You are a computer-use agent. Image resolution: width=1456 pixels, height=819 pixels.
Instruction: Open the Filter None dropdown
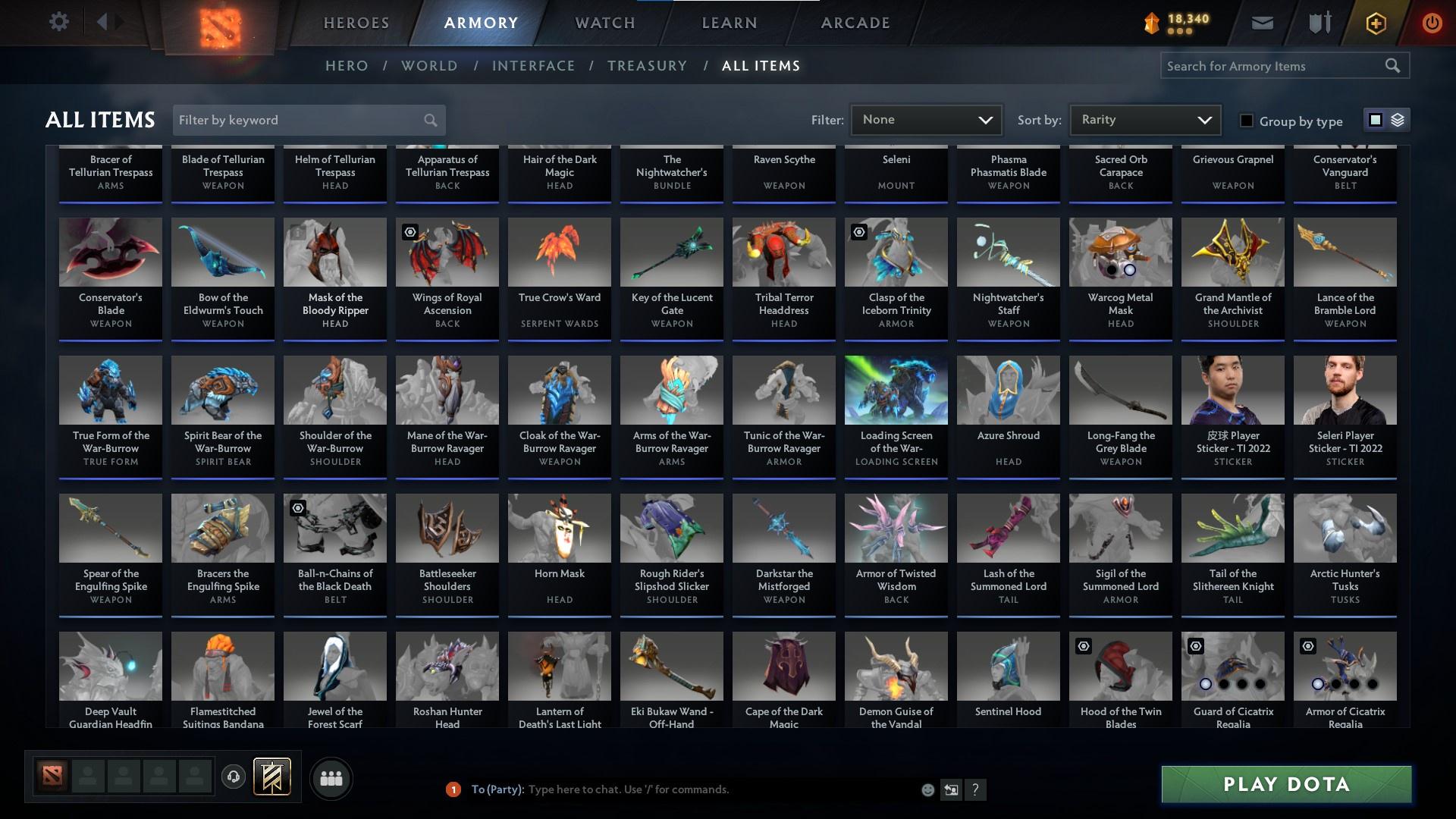[925, 119]
